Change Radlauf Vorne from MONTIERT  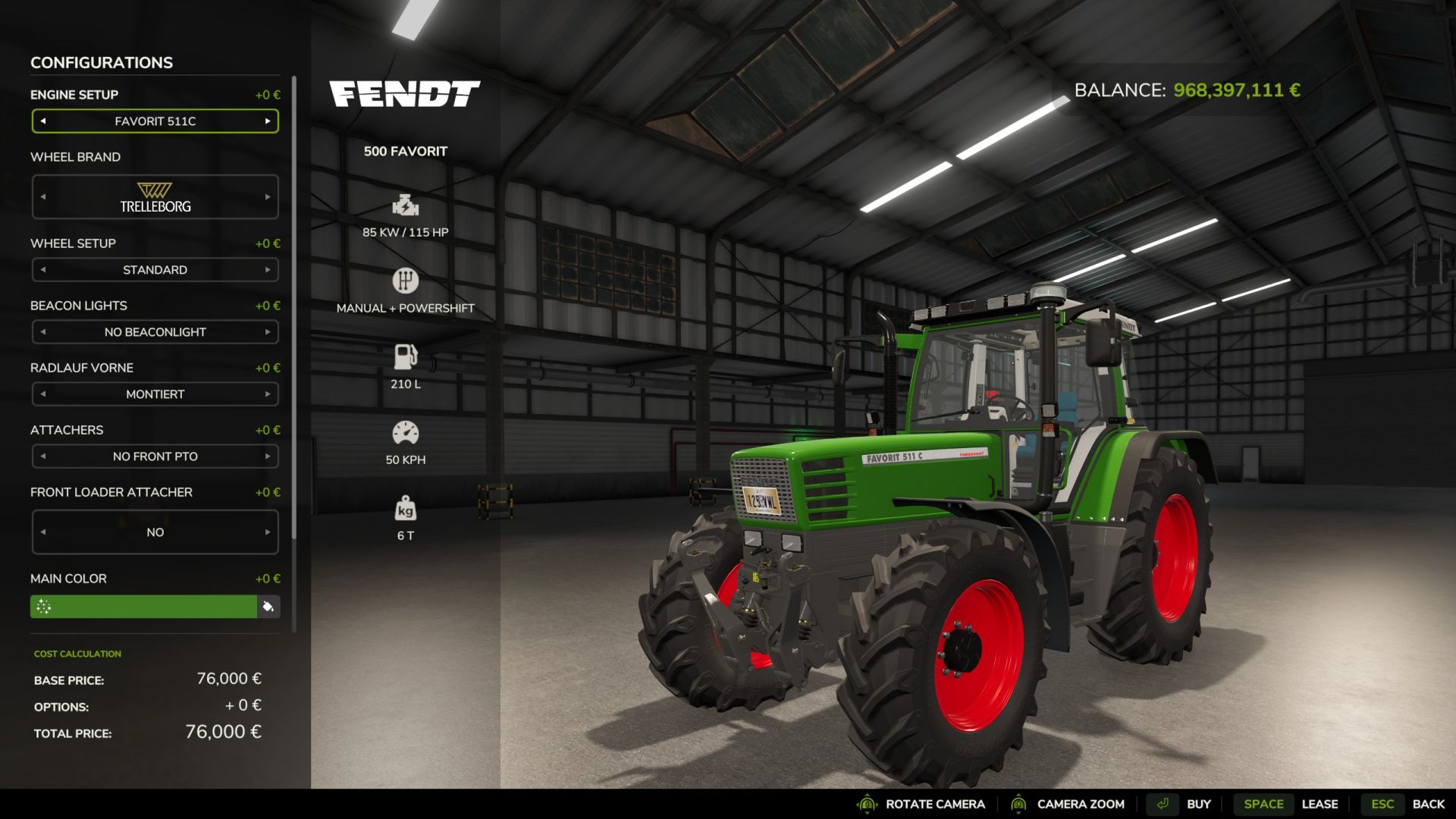coord(267,394)
